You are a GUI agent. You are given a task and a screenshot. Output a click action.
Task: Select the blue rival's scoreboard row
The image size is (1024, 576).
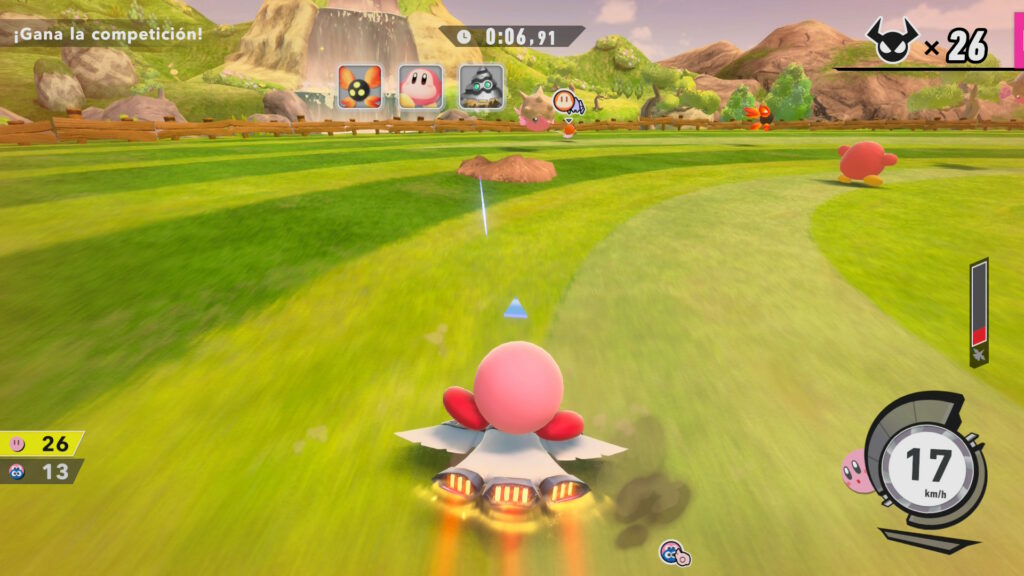tap(41, 471)
